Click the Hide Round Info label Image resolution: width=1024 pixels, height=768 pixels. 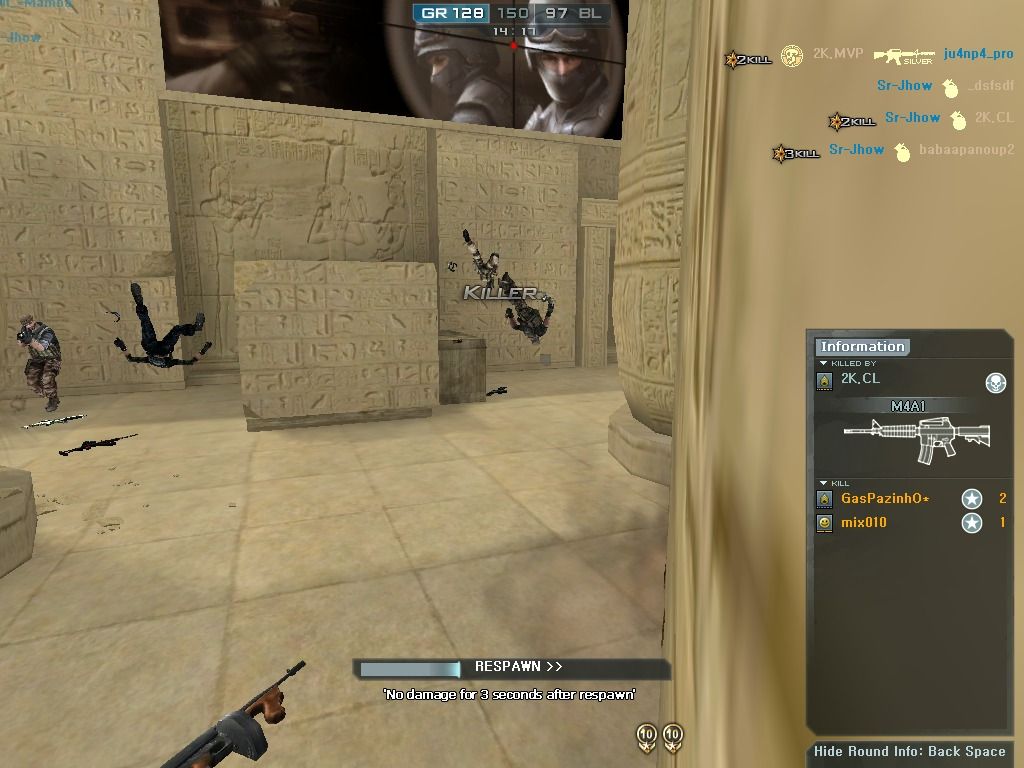909,752
